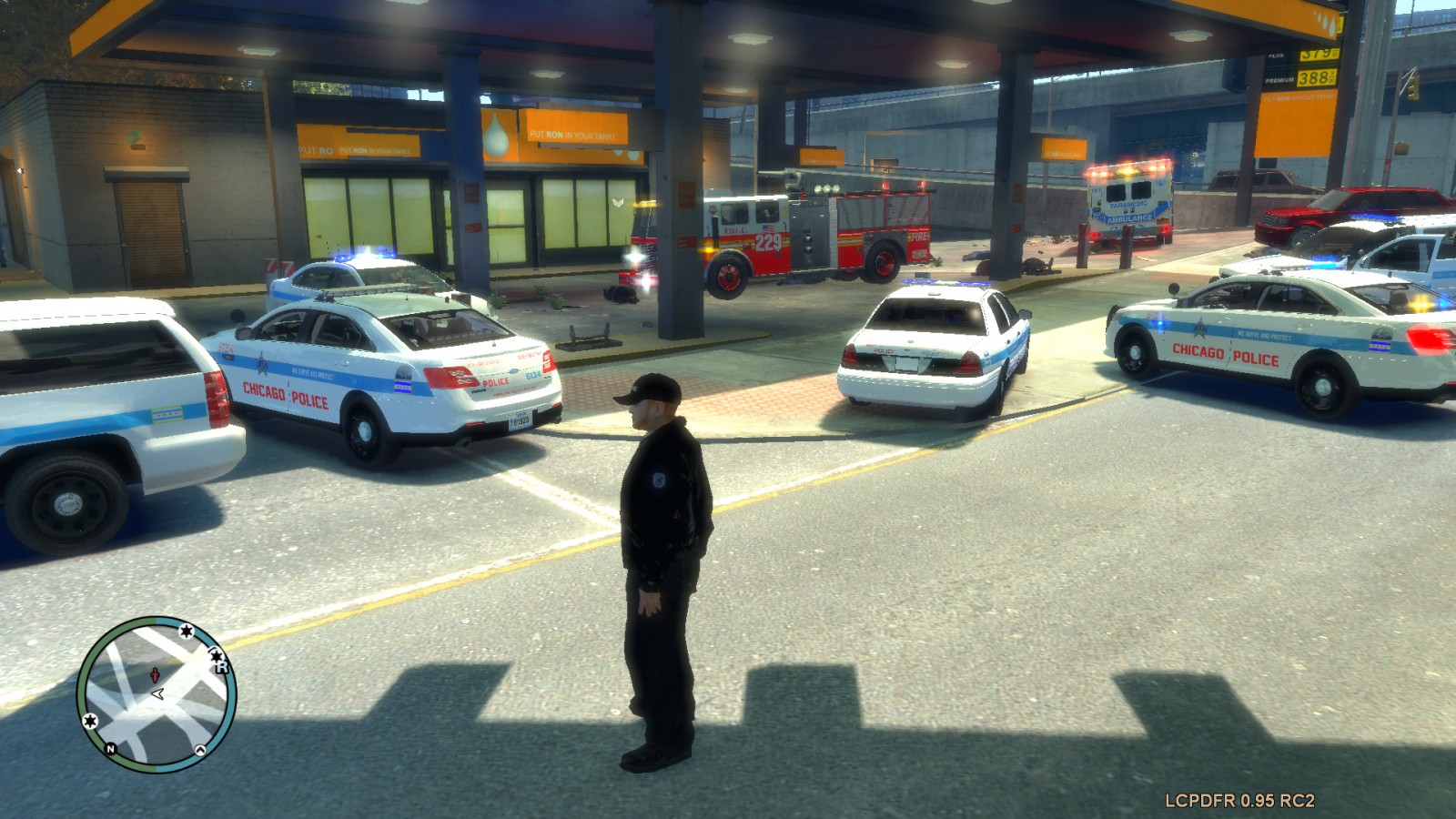Select the red objective marker on the minimap
This screenshot has width=1456, height=819.
coord(155,675)
